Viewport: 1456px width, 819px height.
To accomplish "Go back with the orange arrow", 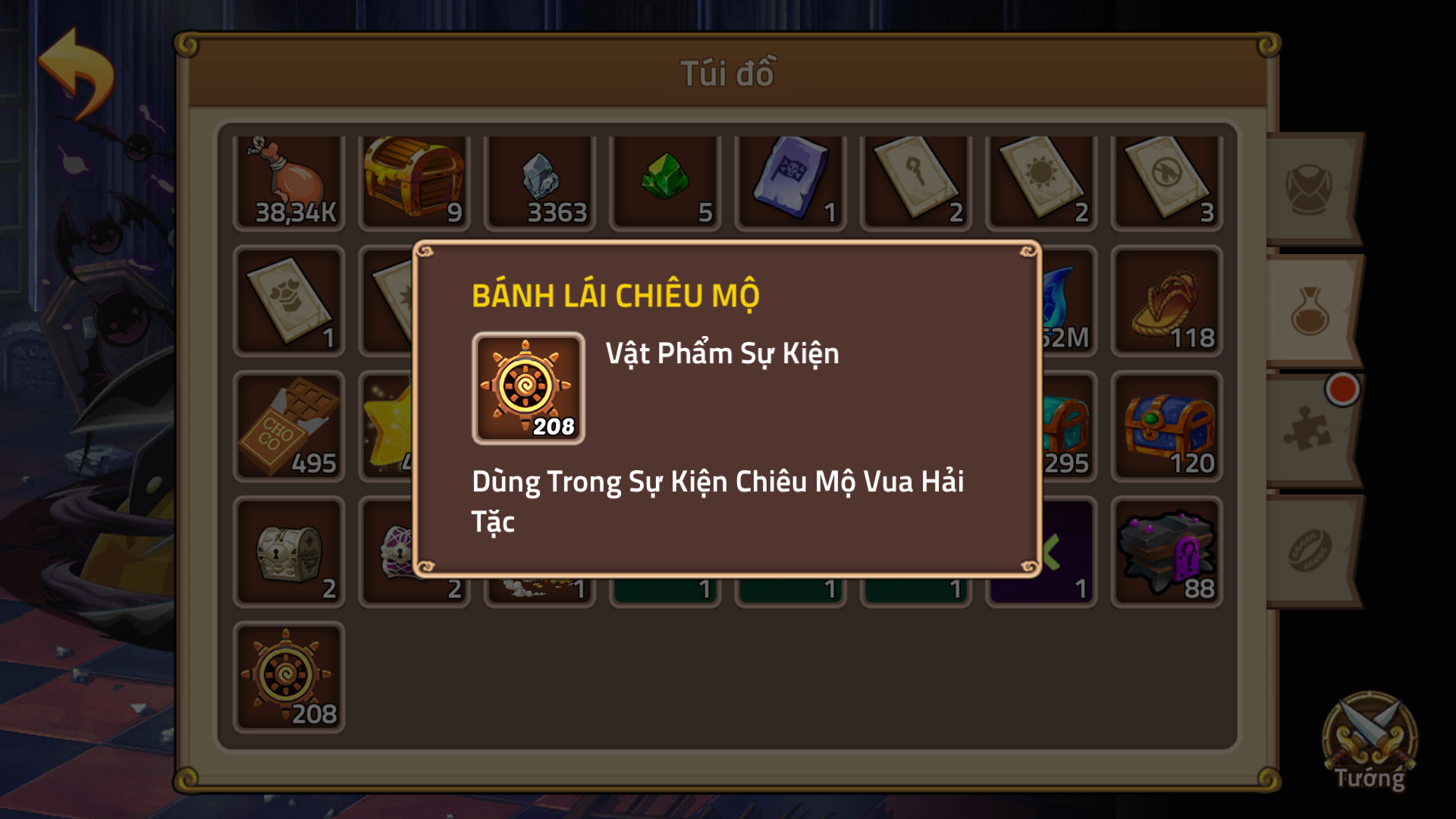I will pos(76,73).
